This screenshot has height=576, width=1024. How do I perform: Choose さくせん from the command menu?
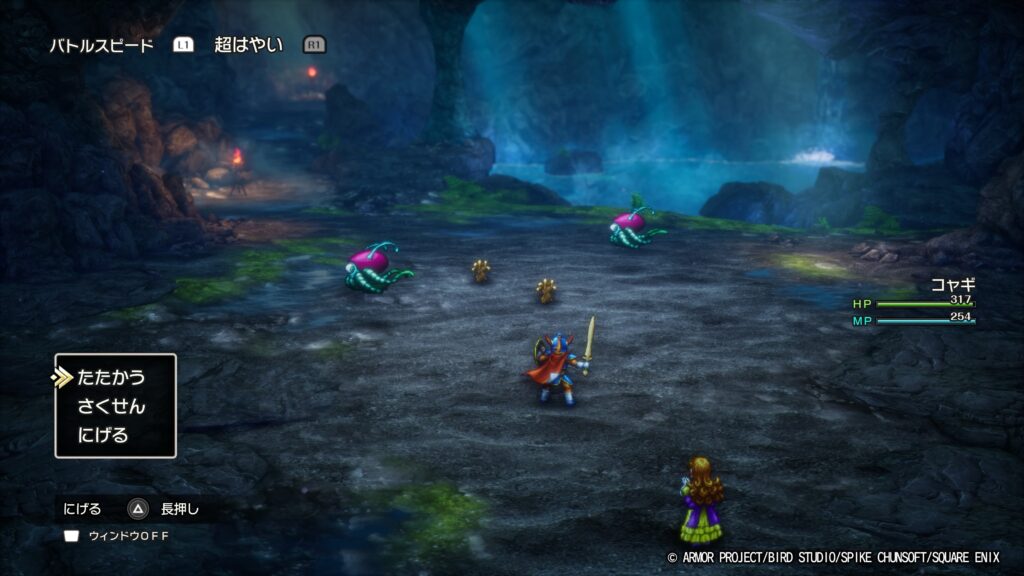(x=111, y=407)
